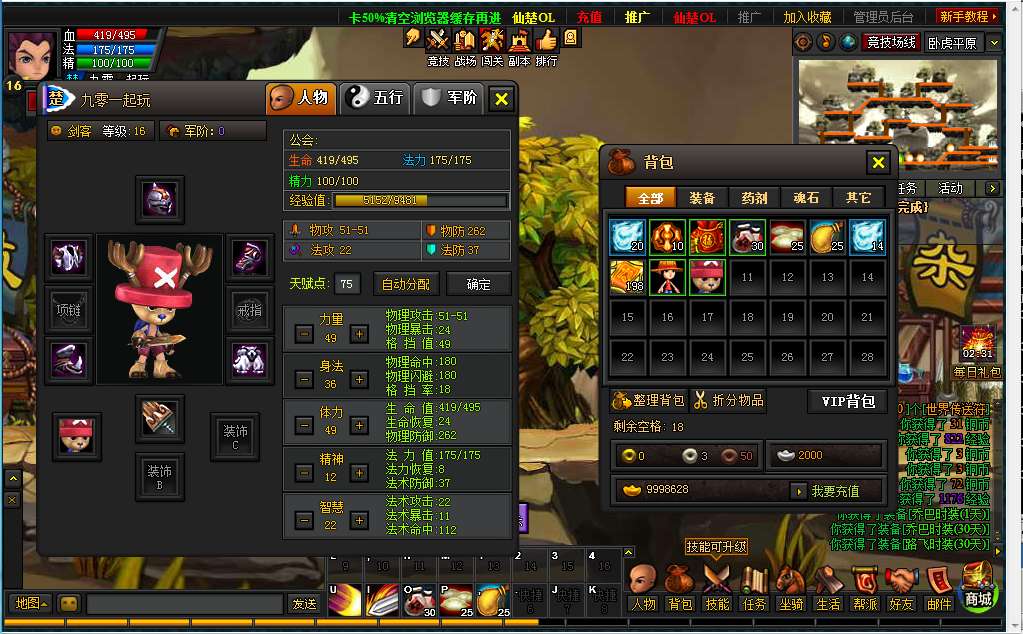Viewport: 1023px width, 634px height.
Task: Increase 力量 with its plus button
Action: pos(359,334)
